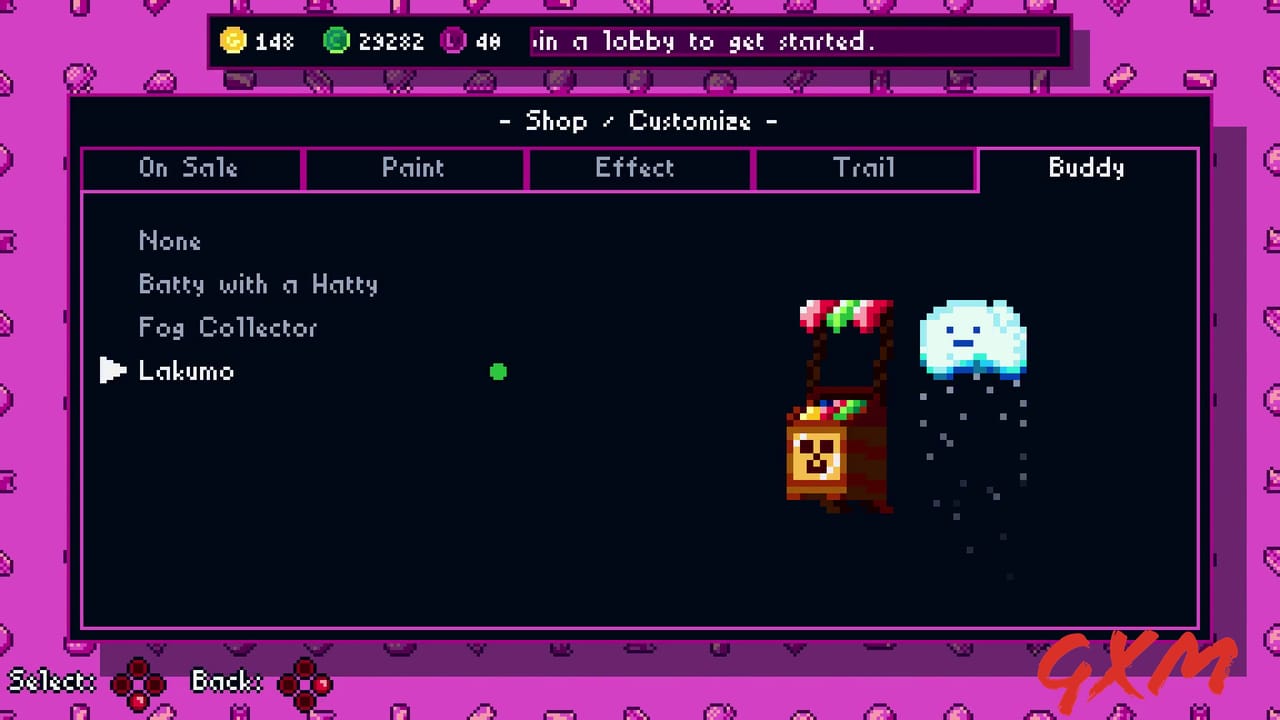Select the None buddy option
The width and height of the screenshot is (1280, 720).
coord(170,241)
